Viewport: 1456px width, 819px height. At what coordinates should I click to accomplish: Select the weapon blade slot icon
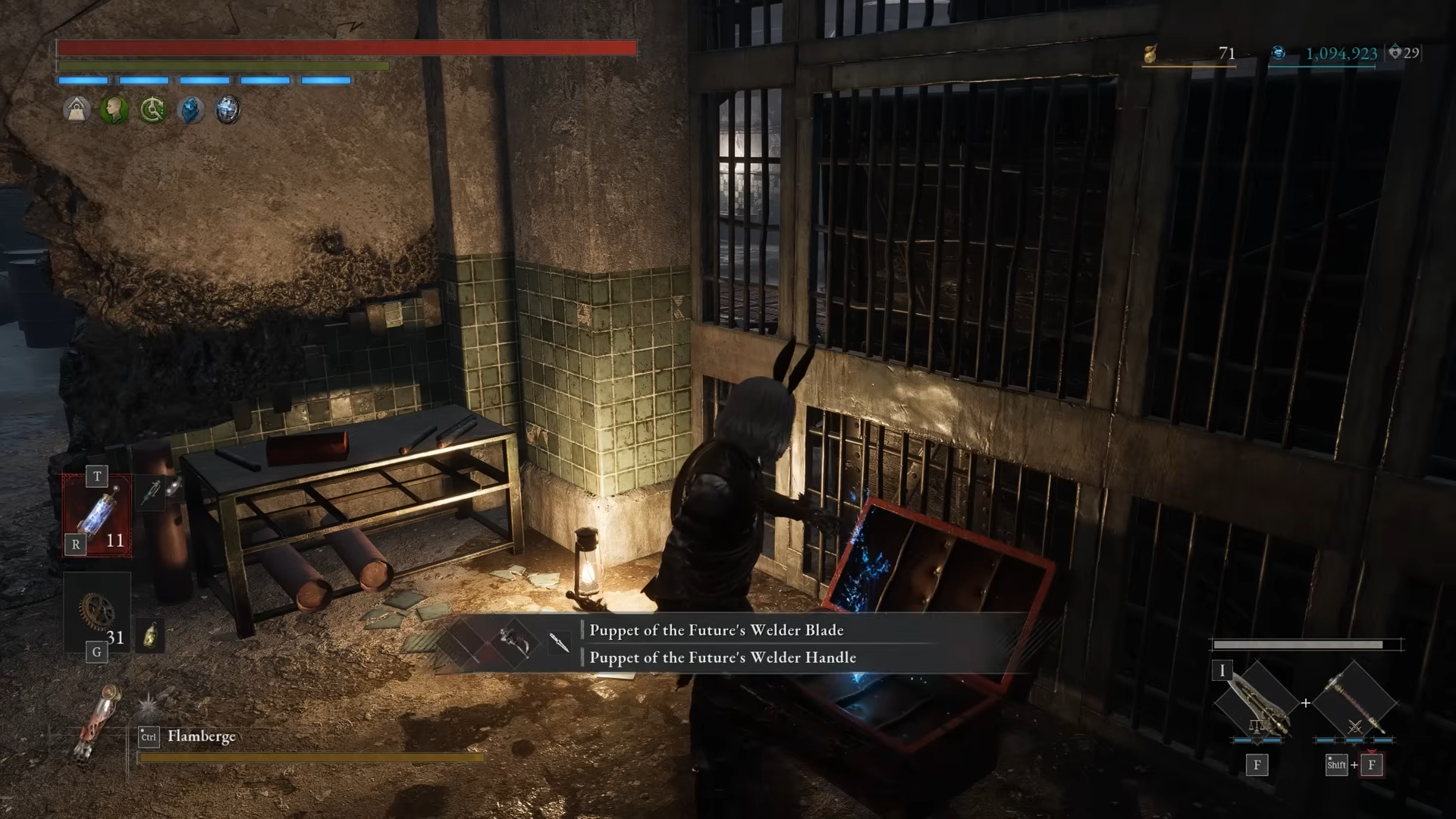[x=1256, y=702]
